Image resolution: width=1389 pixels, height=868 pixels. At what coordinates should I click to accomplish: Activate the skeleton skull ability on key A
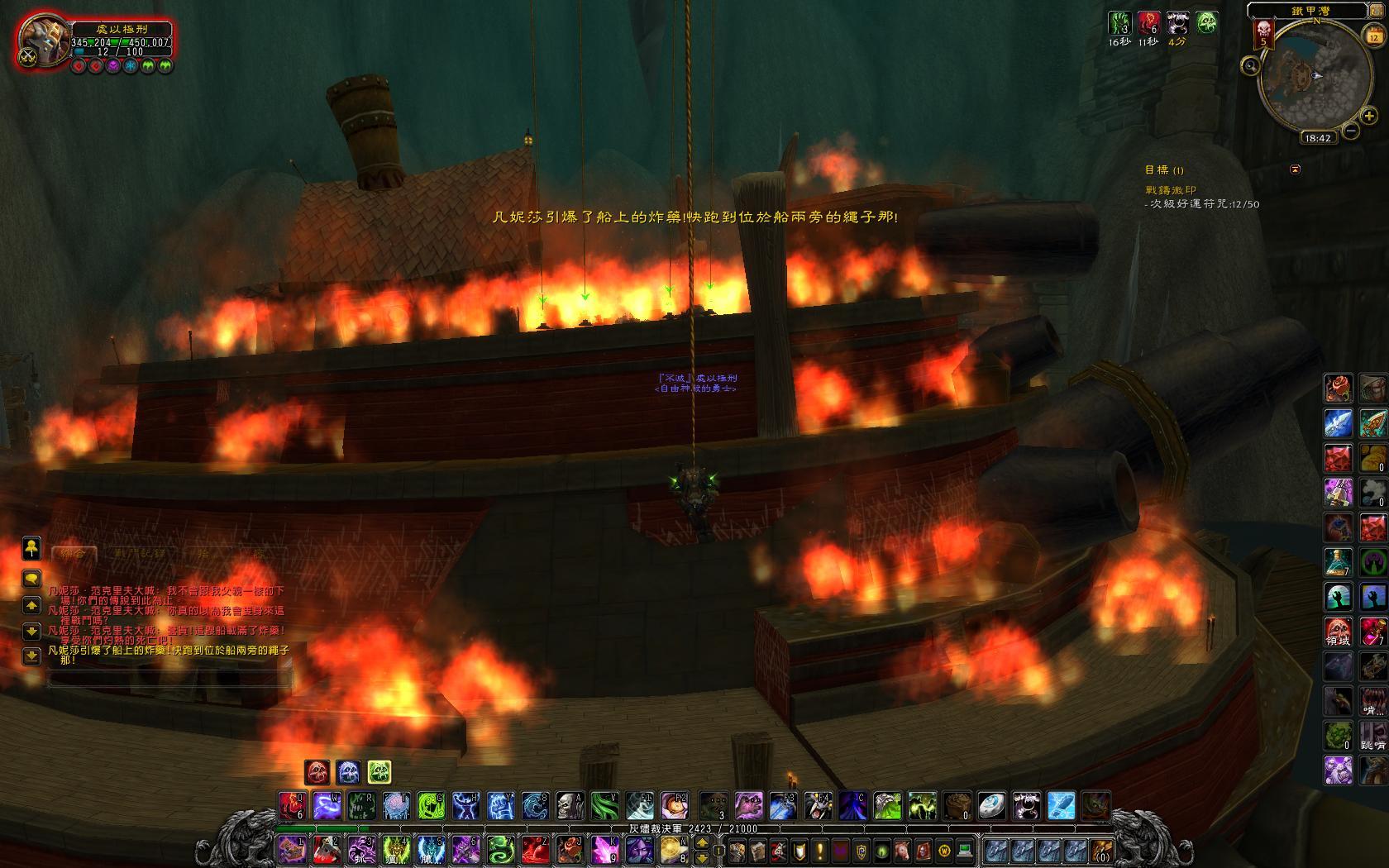[x=570, y=804]
